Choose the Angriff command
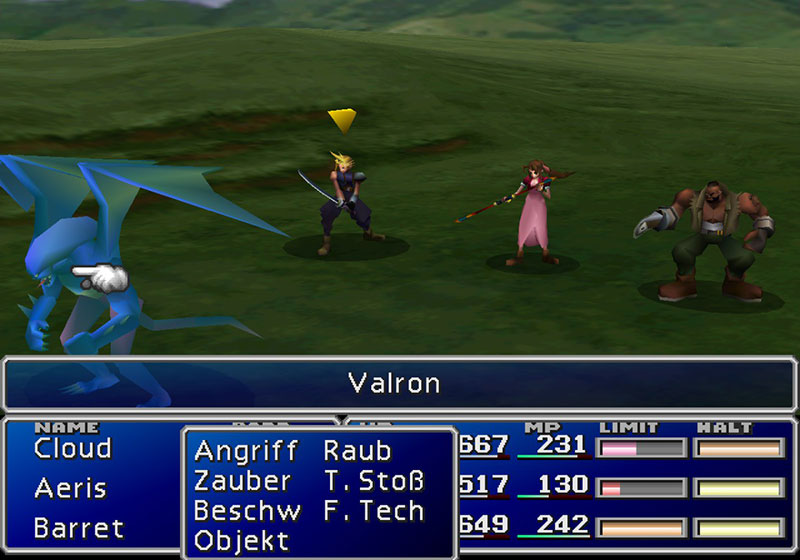The height and width of the screenshot is (560, 800). (x=246, y=451)
